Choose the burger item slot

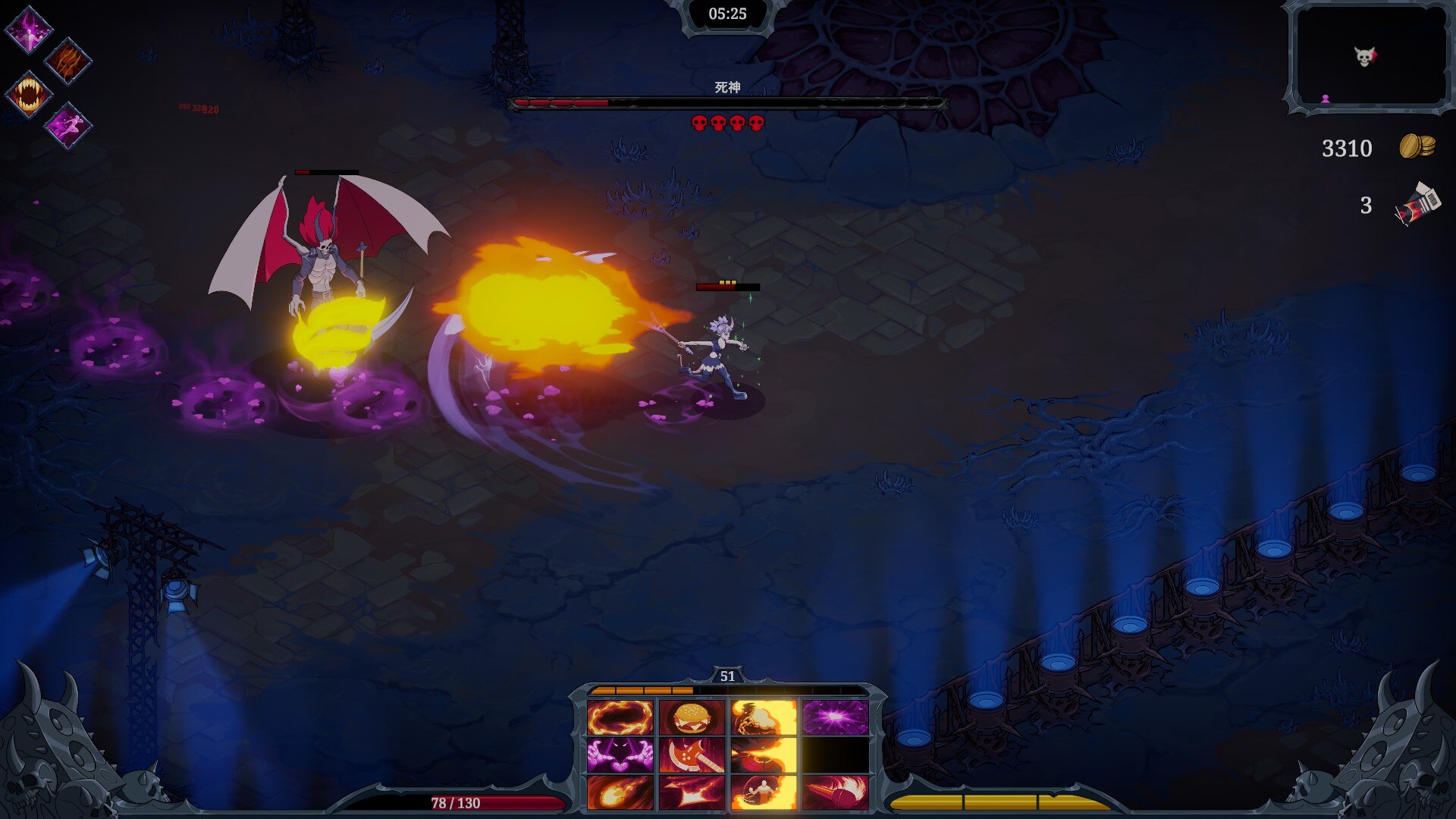692,717
